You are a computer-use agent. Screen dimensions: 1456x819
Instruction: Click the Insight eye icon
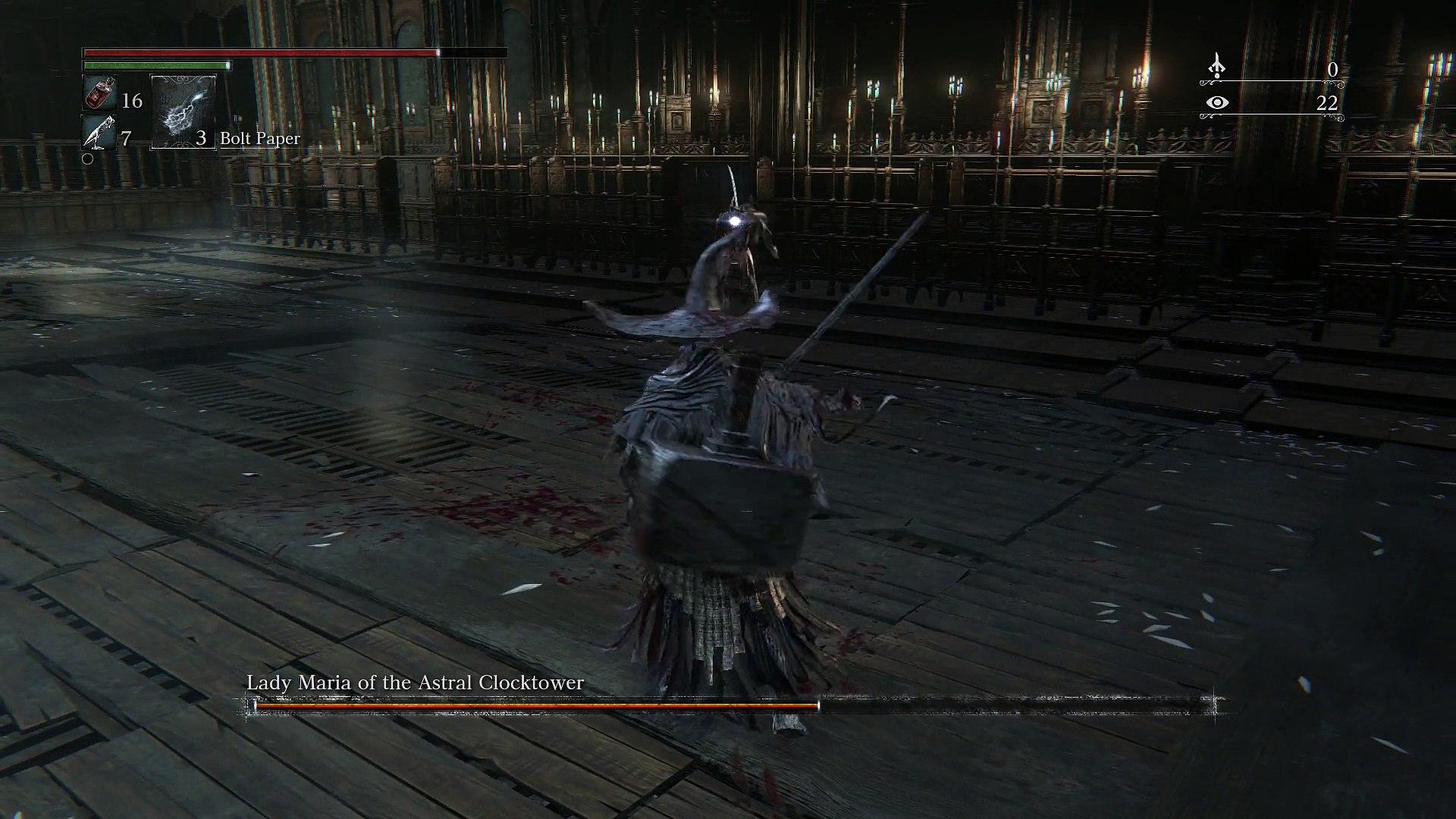[1216, 102]
